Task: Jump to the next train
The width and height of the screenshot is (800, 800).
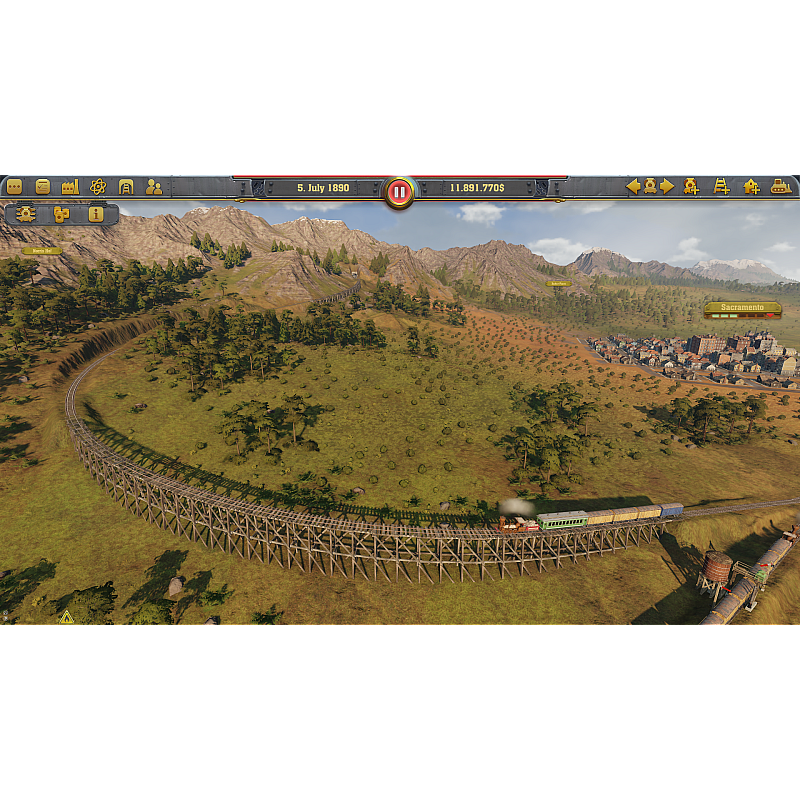Action: [667, 186]
